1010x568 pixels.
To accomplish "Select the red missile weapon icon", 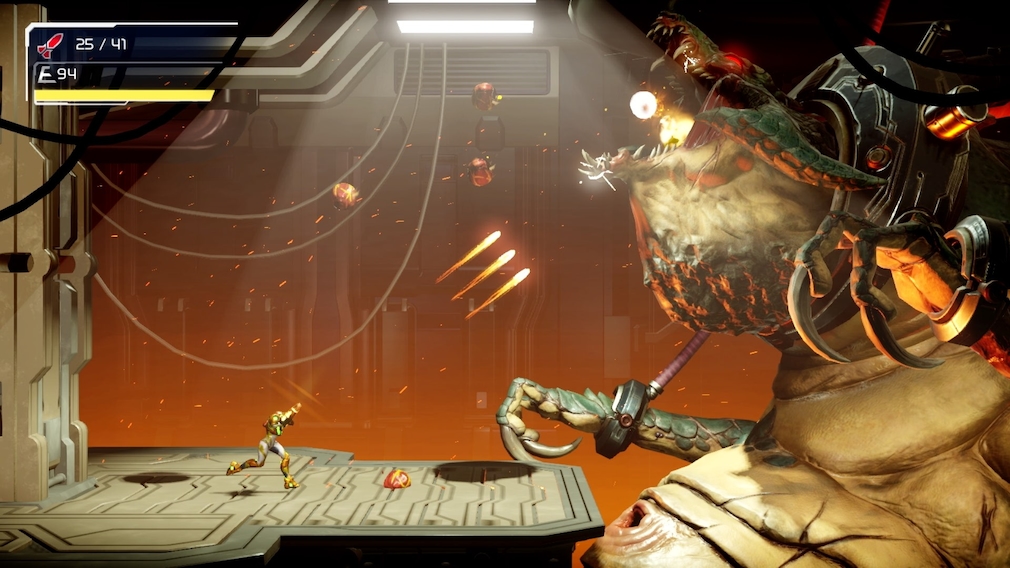I will tap(49, 44).
